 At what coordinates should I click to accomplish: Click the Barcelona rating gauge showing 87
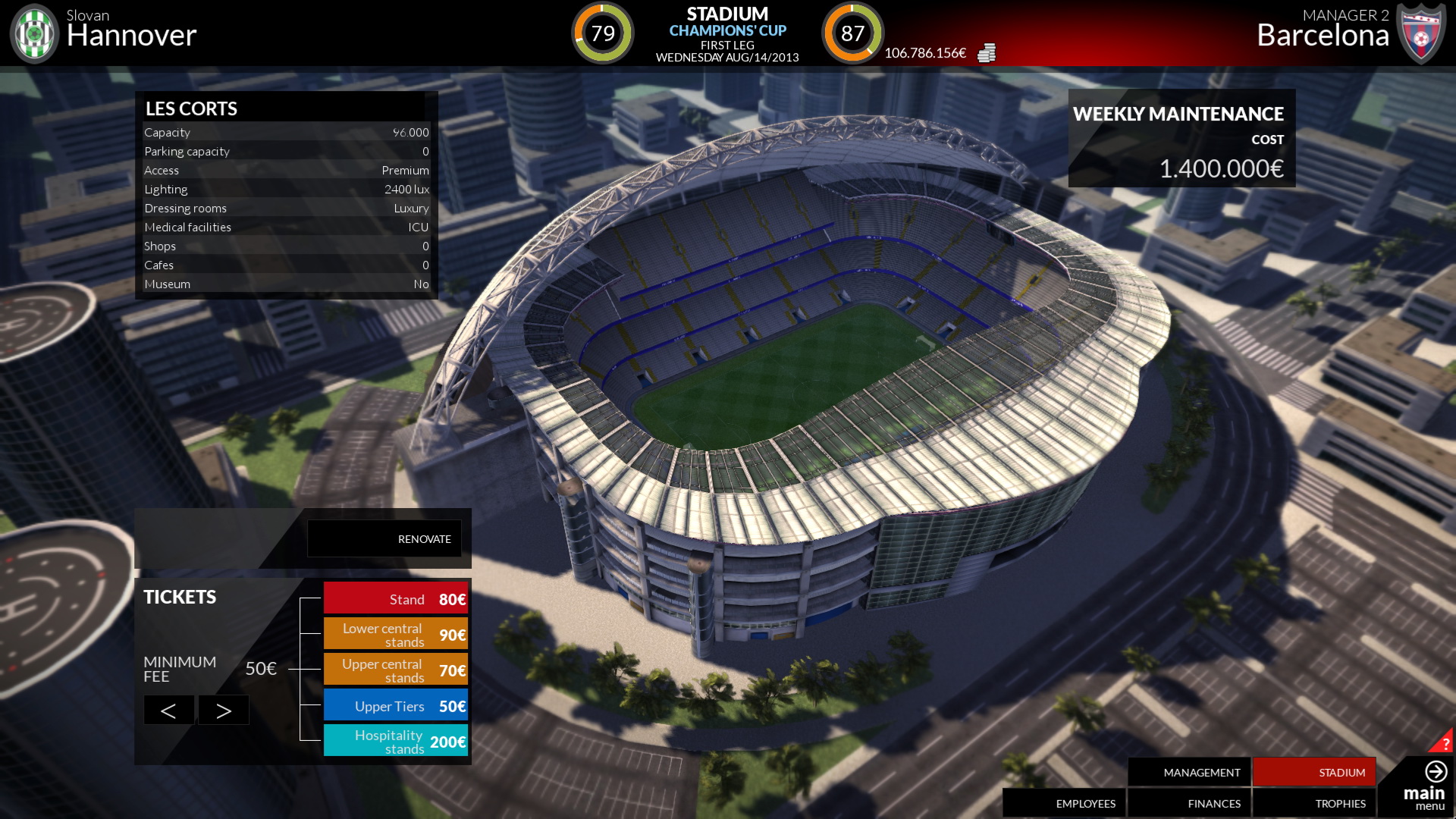[853, 33]
